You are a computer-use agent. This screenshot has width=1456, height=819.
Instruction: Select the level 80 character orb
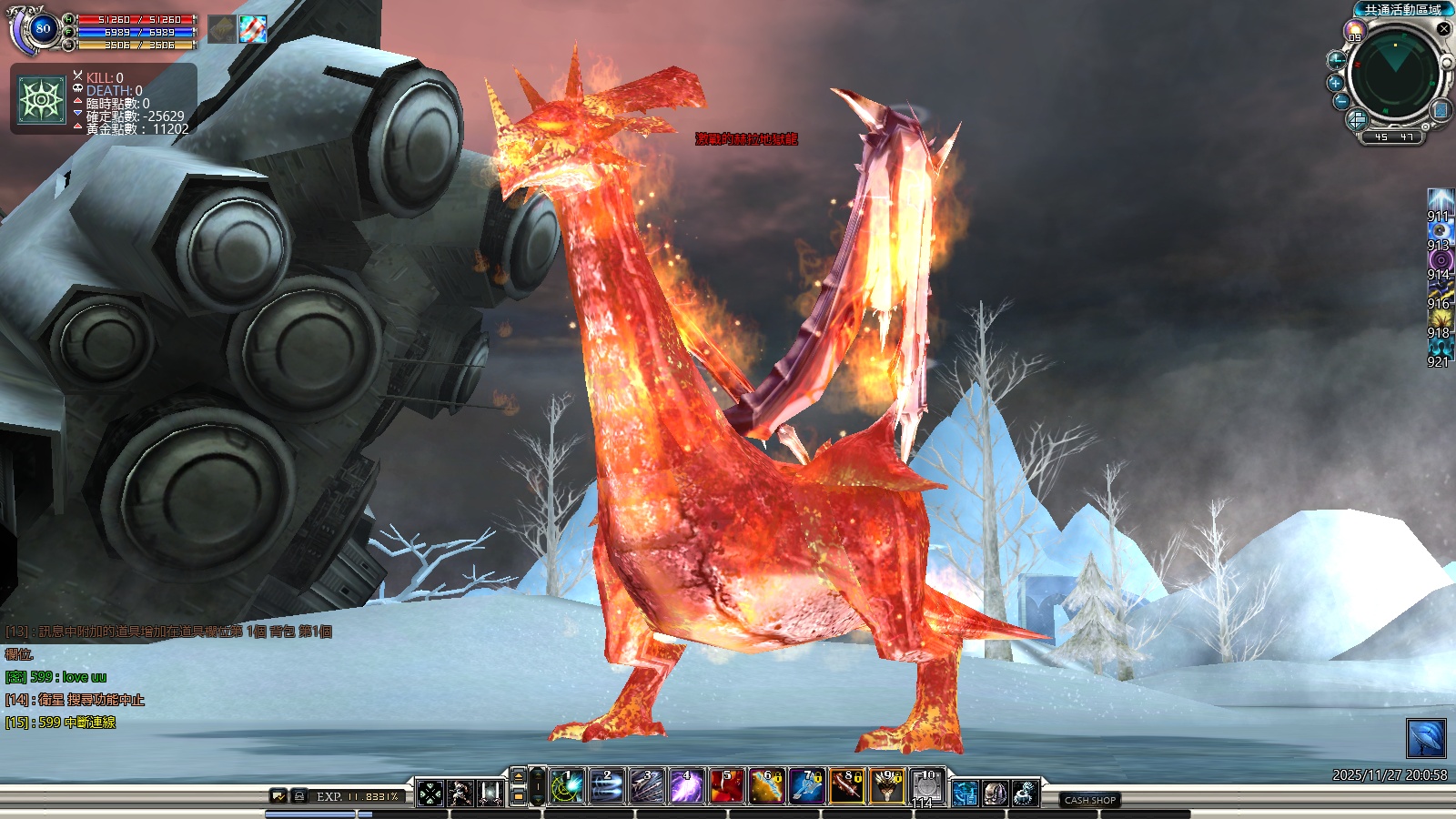pos(42,29)
